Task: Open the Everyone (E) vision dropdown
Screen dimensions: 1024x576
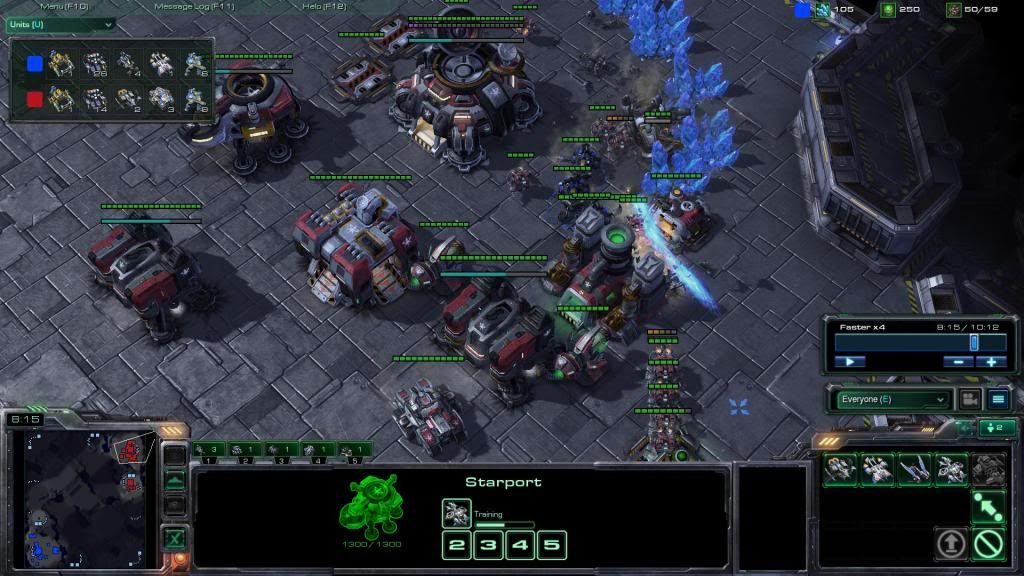Action: (x=892, y=399)
